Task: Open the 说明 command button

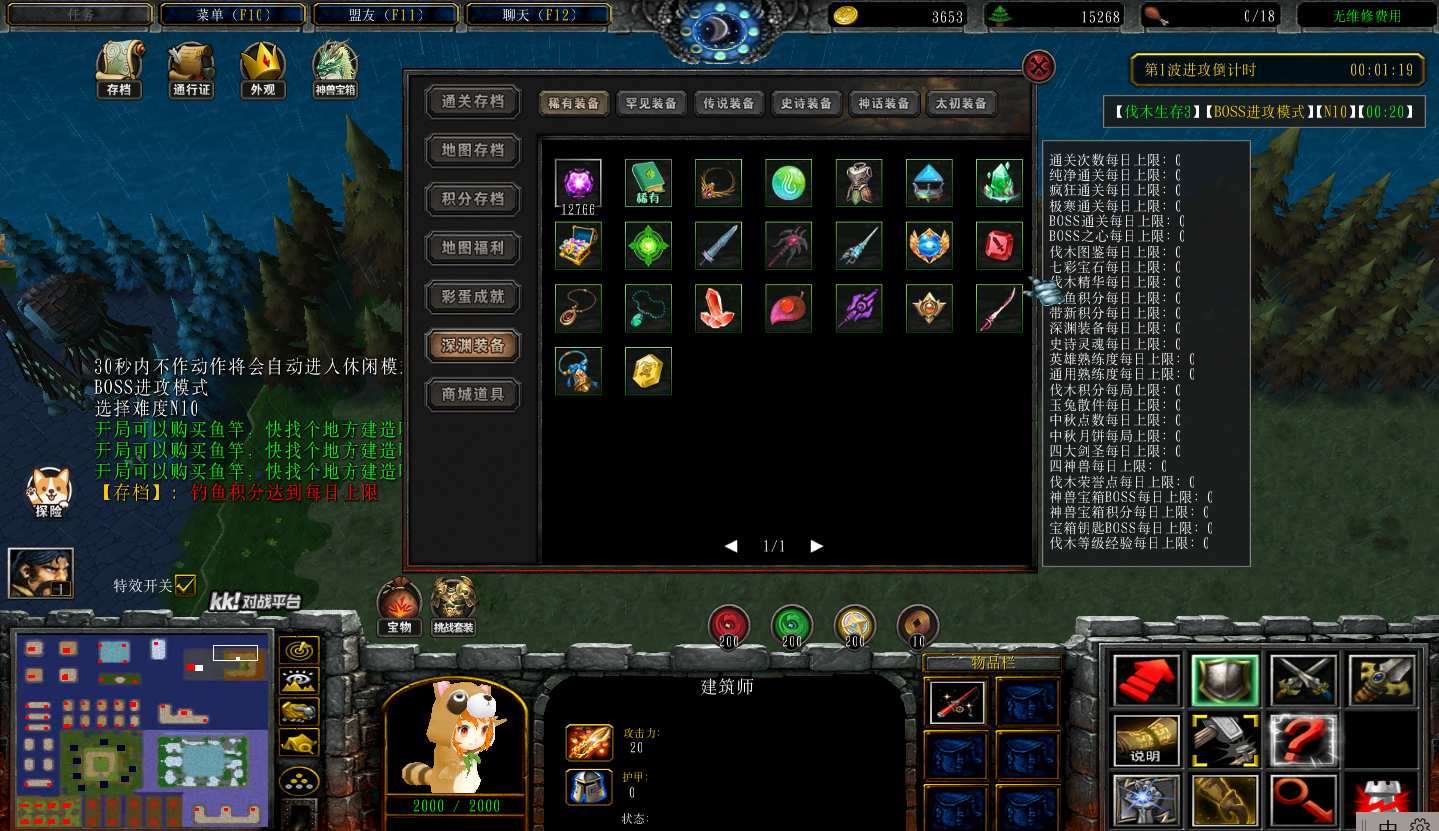Action: (x=1146, y=741)
